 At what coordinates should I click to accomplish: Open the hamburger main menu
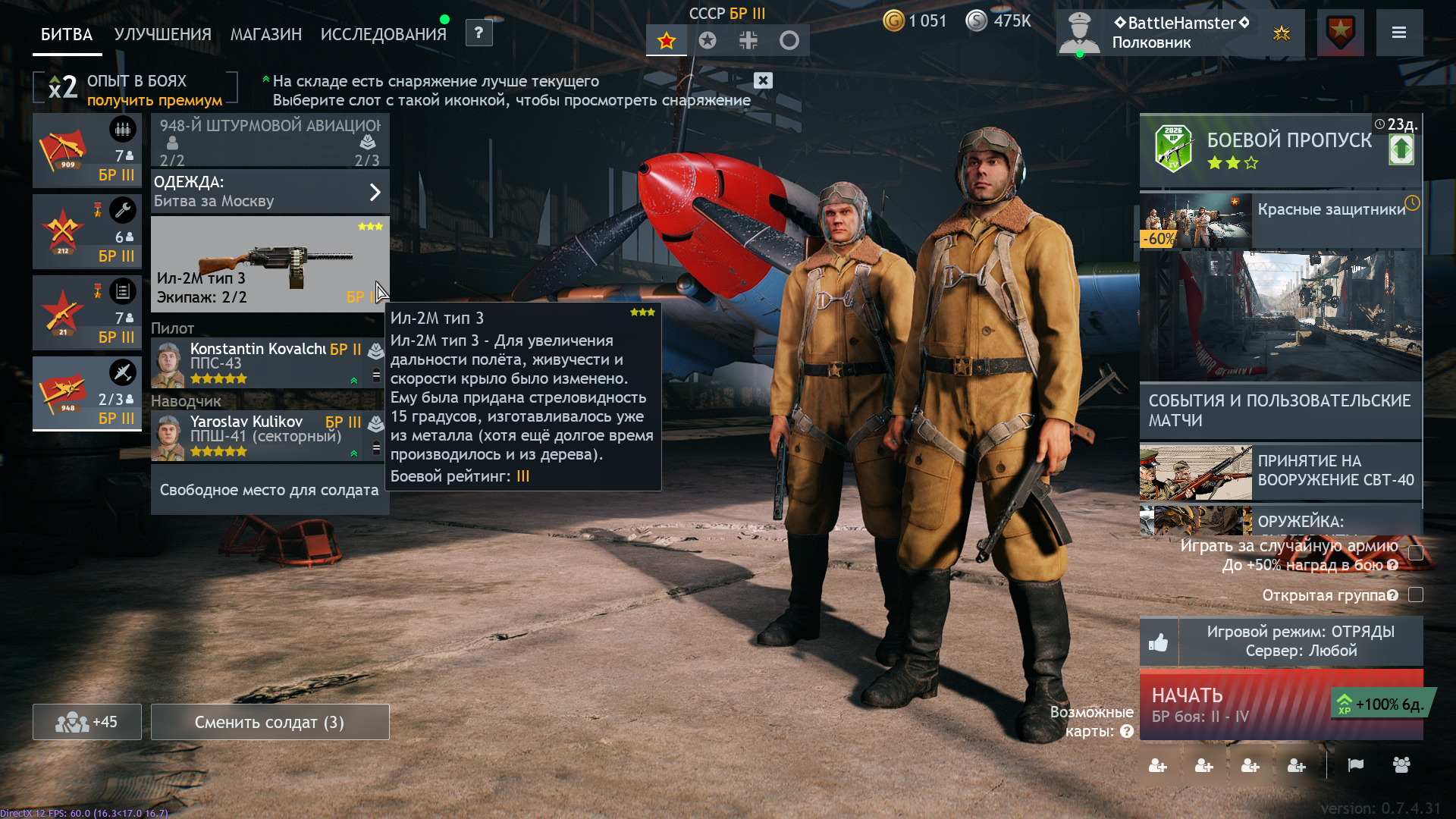point(1399,33)
